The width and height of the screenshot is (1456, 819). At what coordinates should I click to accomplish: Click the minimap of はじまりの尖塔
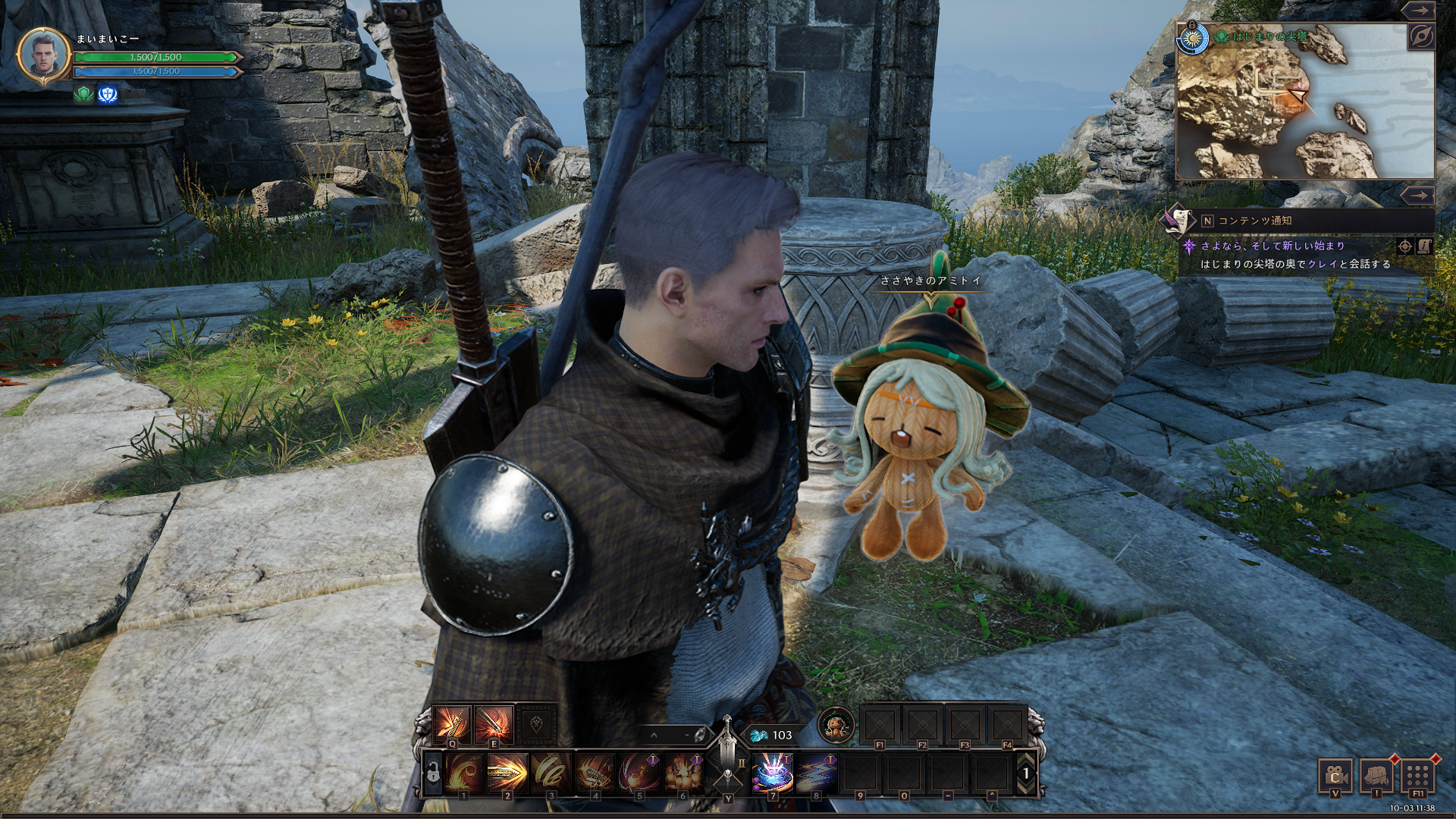click(1304, 102)
